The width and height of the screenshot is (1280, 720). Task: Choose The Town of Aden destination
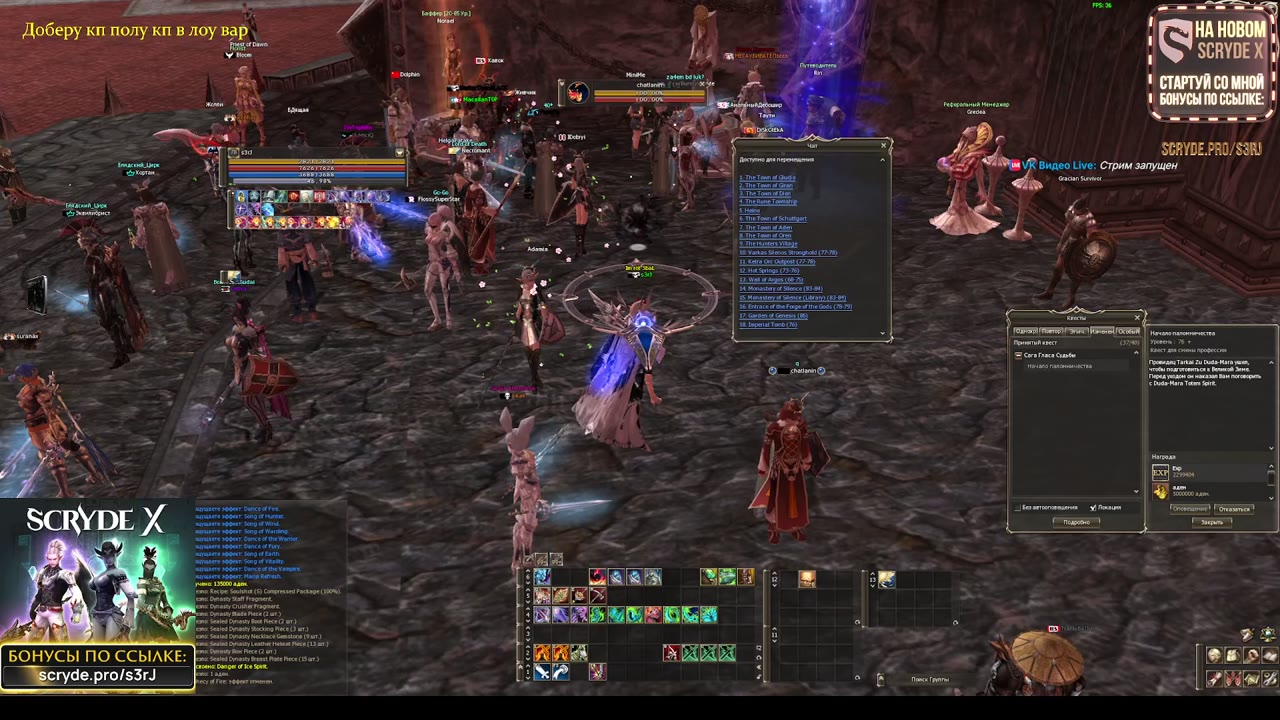tap(767, 227)
